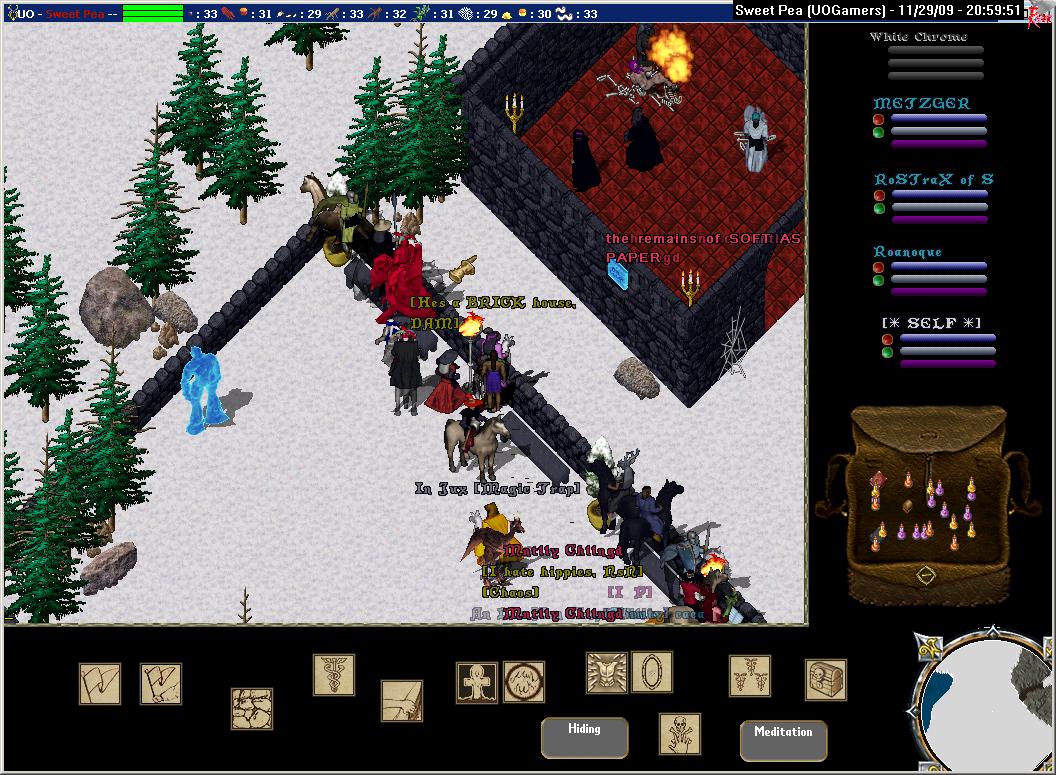
Task: Click the green button on RoSTraX's bar
Action: 878,208
